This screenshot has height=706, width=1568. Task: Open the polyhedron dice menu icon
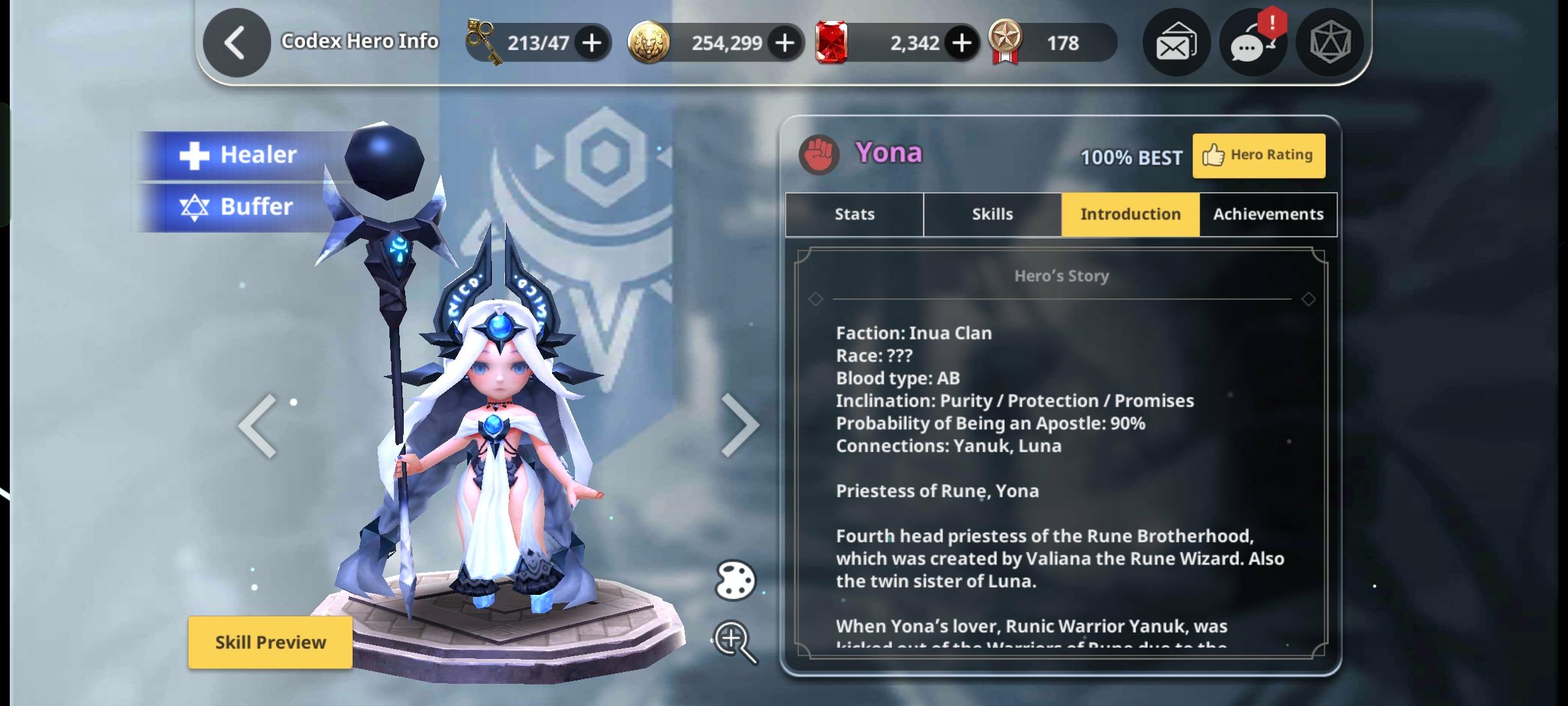pyautogui.click(x=1330, y=43)
